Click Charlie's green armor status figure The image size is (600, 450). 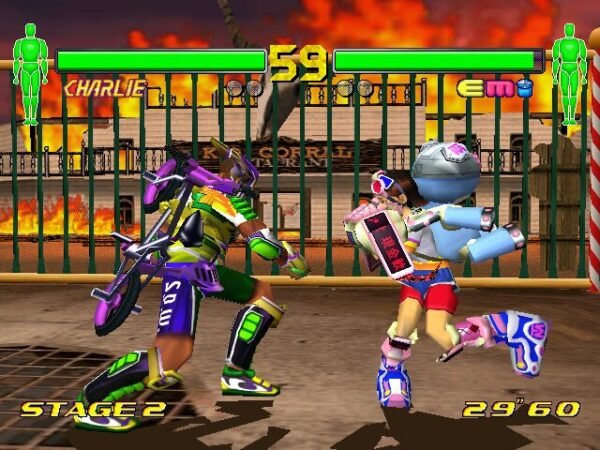click(30, 74)
